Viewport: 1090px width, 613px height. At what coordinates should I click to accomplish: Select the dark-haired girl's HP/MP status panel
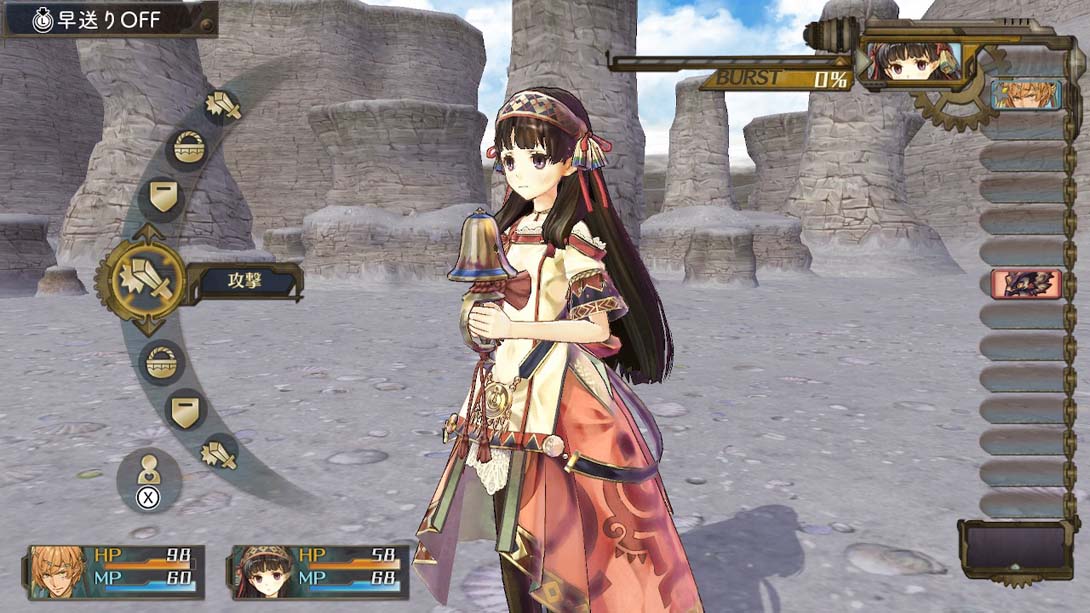click(x=320, y=571)
